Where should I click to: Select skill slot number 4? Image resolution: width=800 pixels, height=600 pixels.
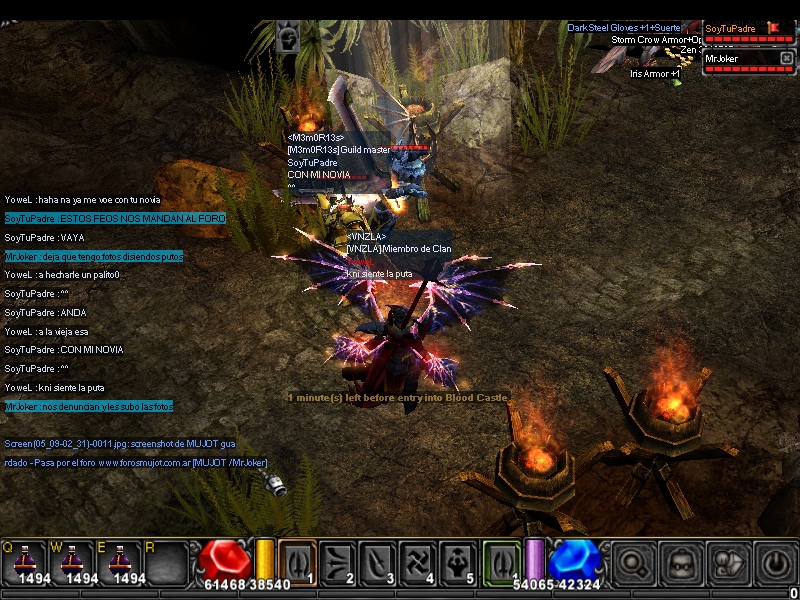420,562
